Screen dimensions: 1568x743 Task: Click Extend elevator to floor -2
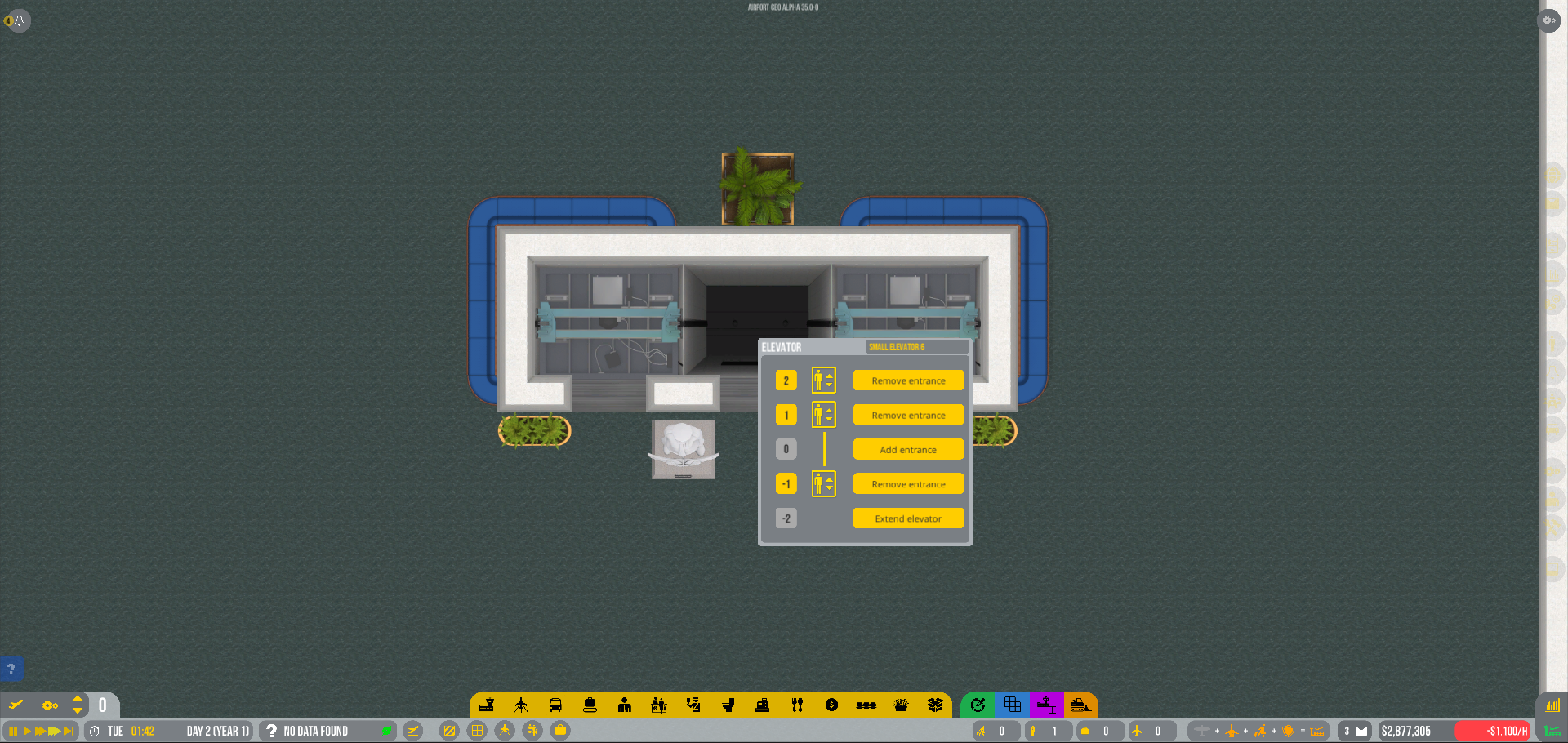point(907,518)
